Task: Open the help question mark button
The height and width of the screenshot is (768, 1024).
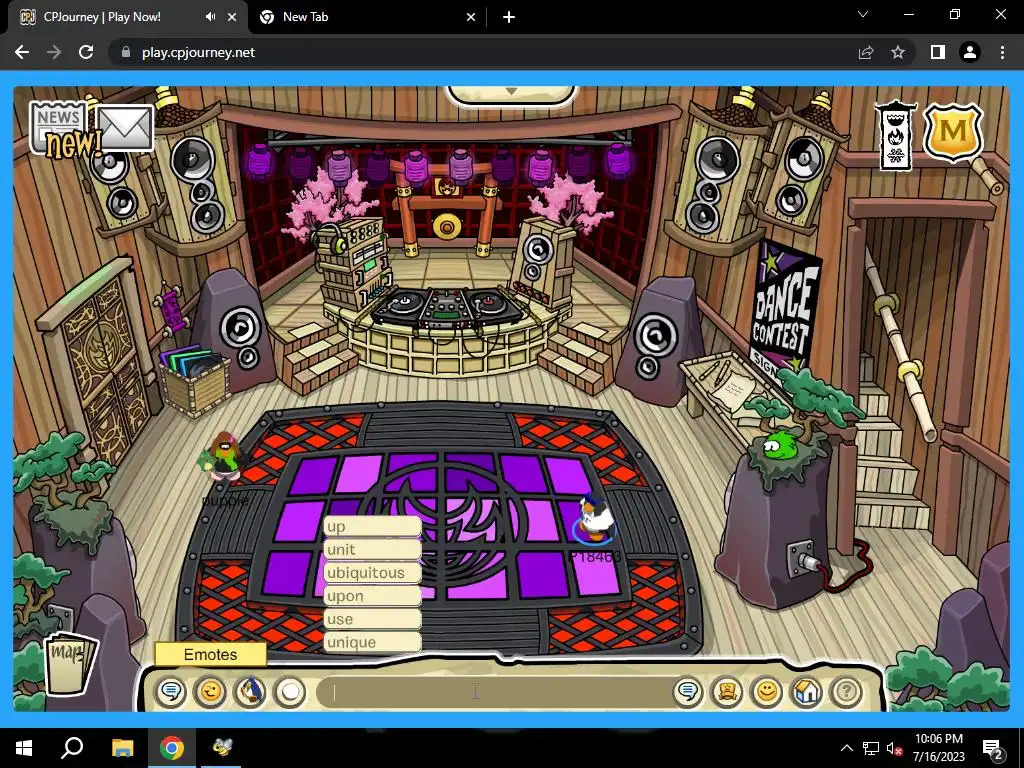Action: 846,691
